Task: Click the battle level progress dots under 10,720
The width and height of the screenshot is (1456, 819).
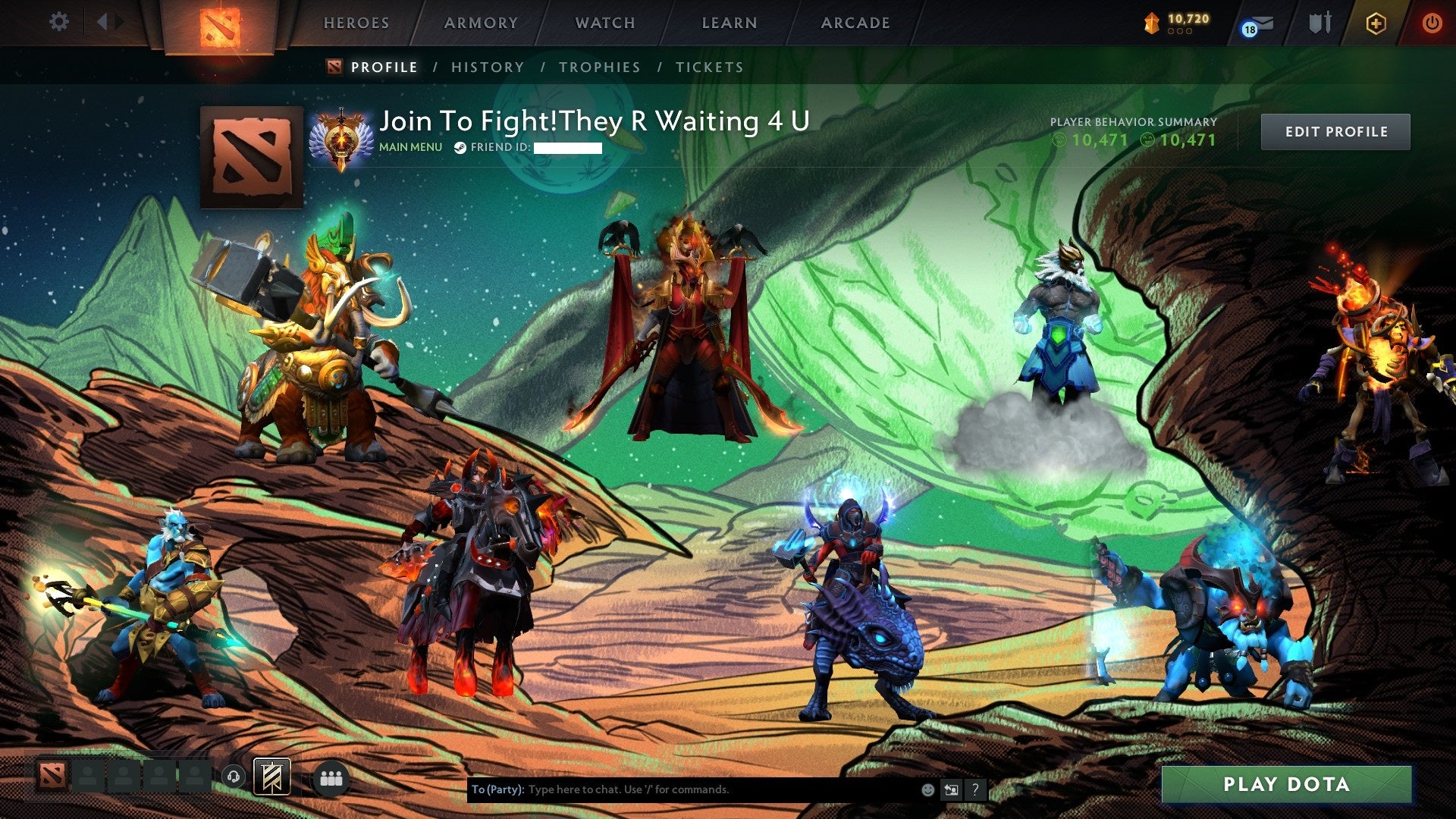Action: [1181, 32]
